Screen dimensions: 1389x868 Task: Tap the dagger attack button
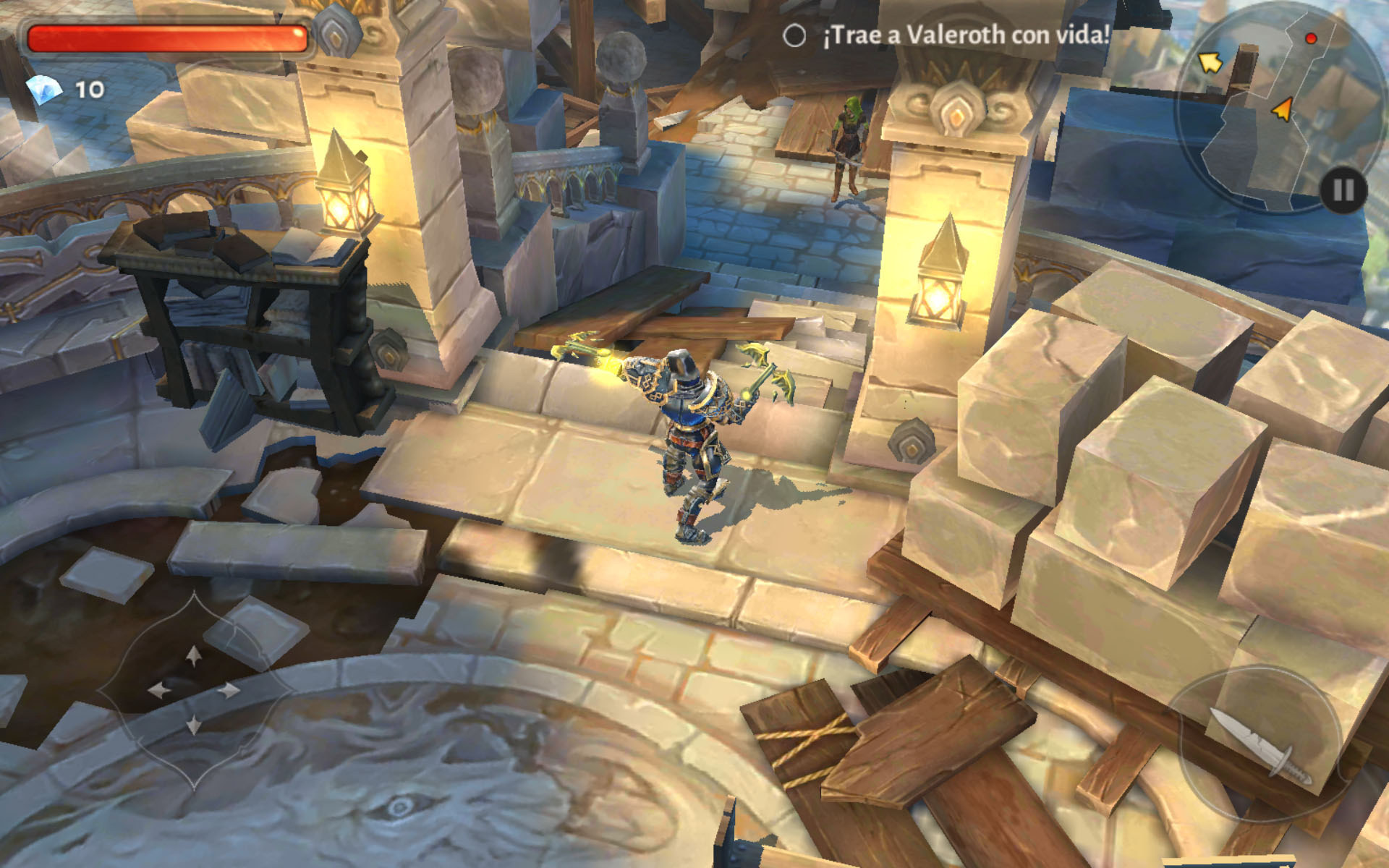pos(1259,746)
